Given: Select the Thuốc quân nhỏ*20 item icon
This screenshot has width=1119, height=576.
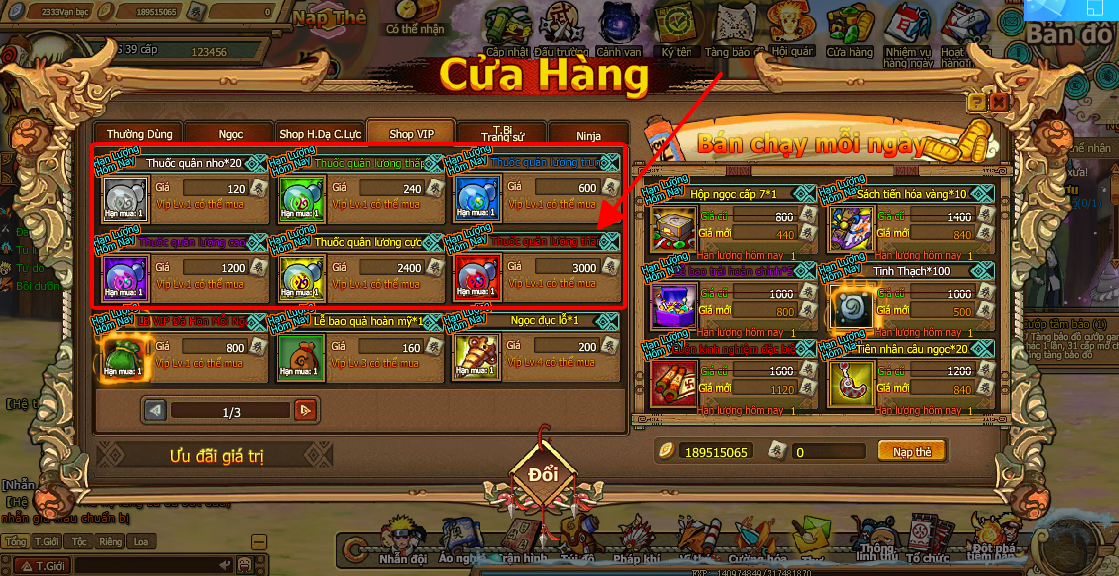Looking at the screenshot, I should (126, 197).
